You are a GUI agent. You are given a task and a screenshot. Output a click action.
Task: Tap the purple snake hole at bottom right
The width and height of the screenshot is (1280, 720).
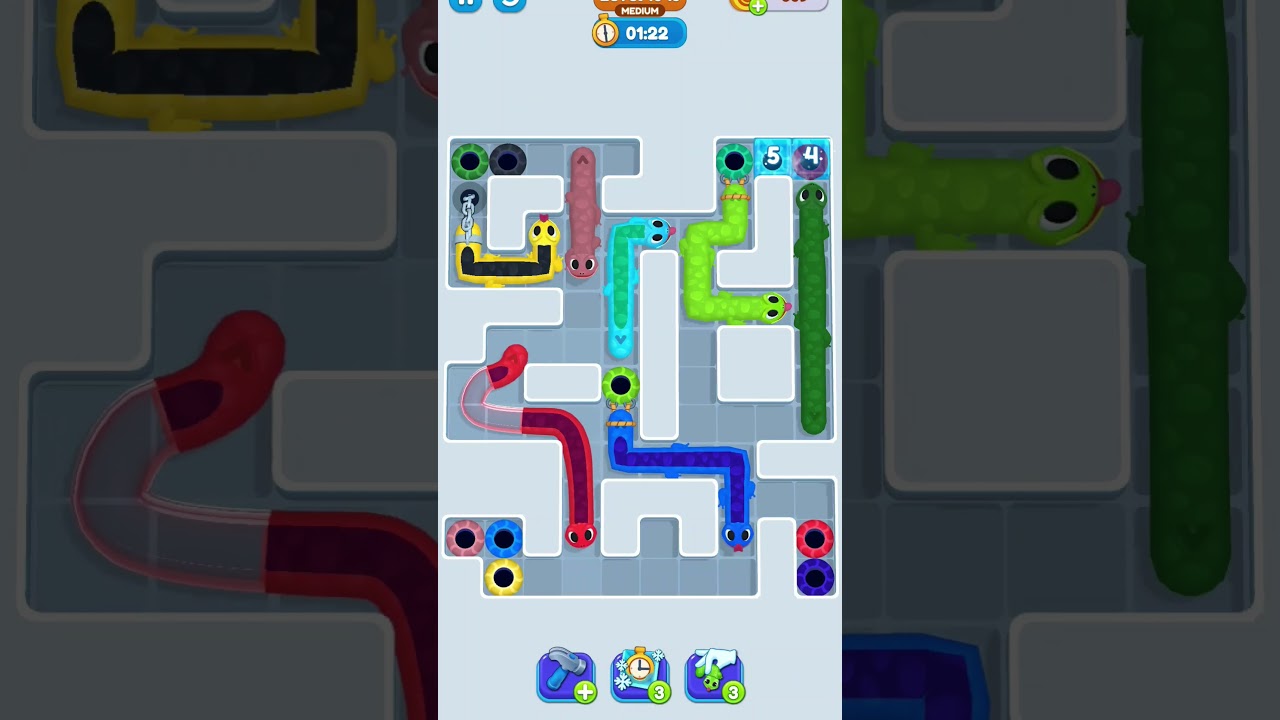coord(816,577)
